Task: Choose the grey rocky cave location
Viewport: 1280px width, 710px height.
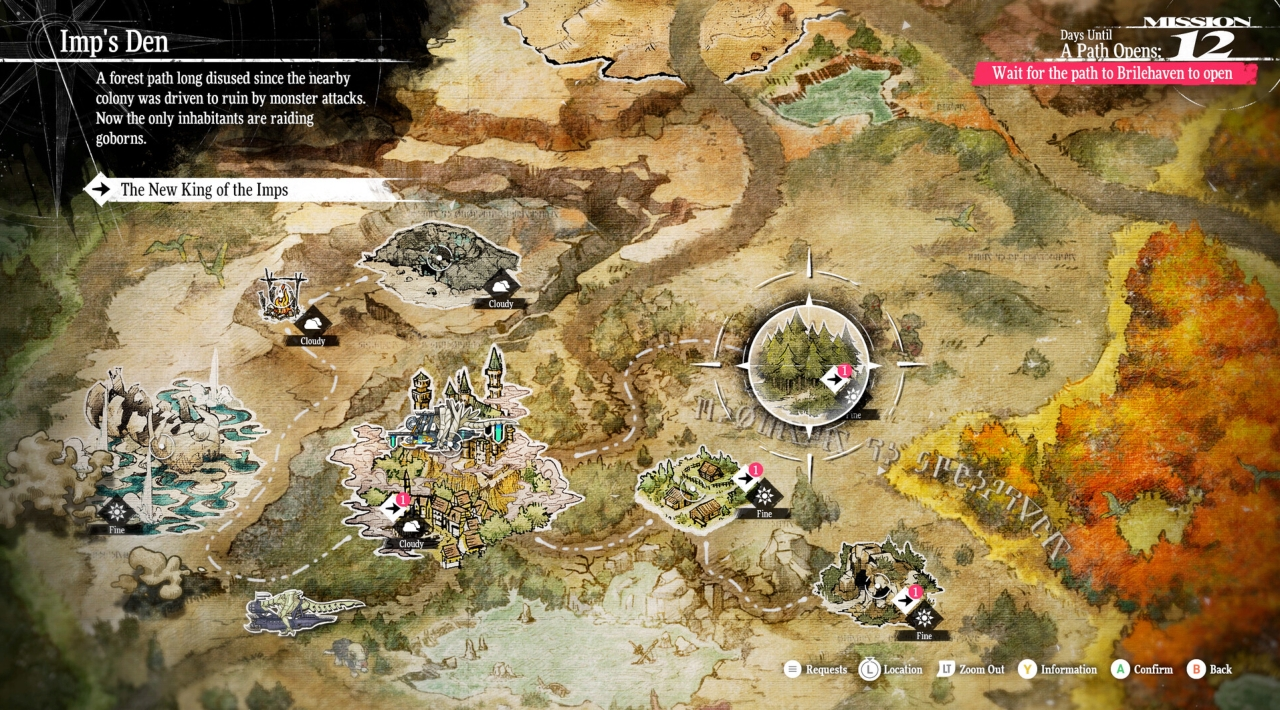Action: pos(433,262)
